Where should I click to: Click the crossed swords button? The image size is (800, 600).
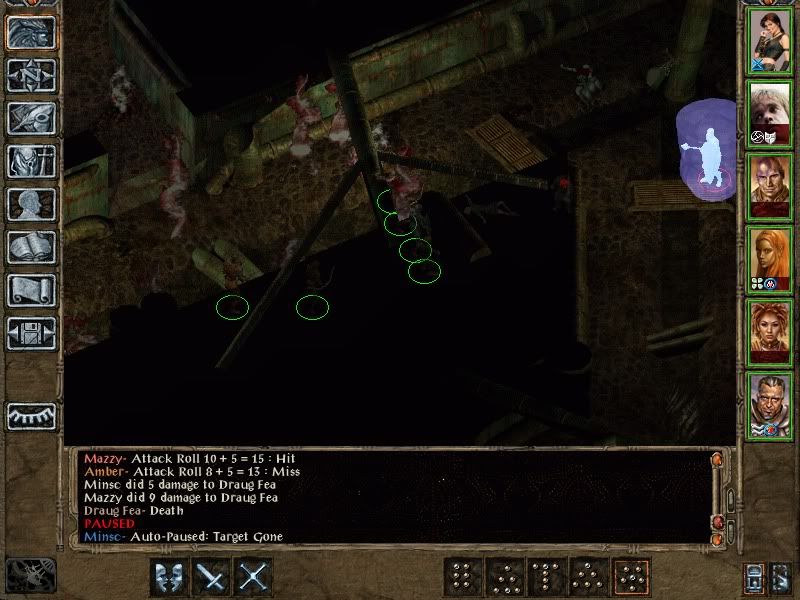[x=255, y=577]
